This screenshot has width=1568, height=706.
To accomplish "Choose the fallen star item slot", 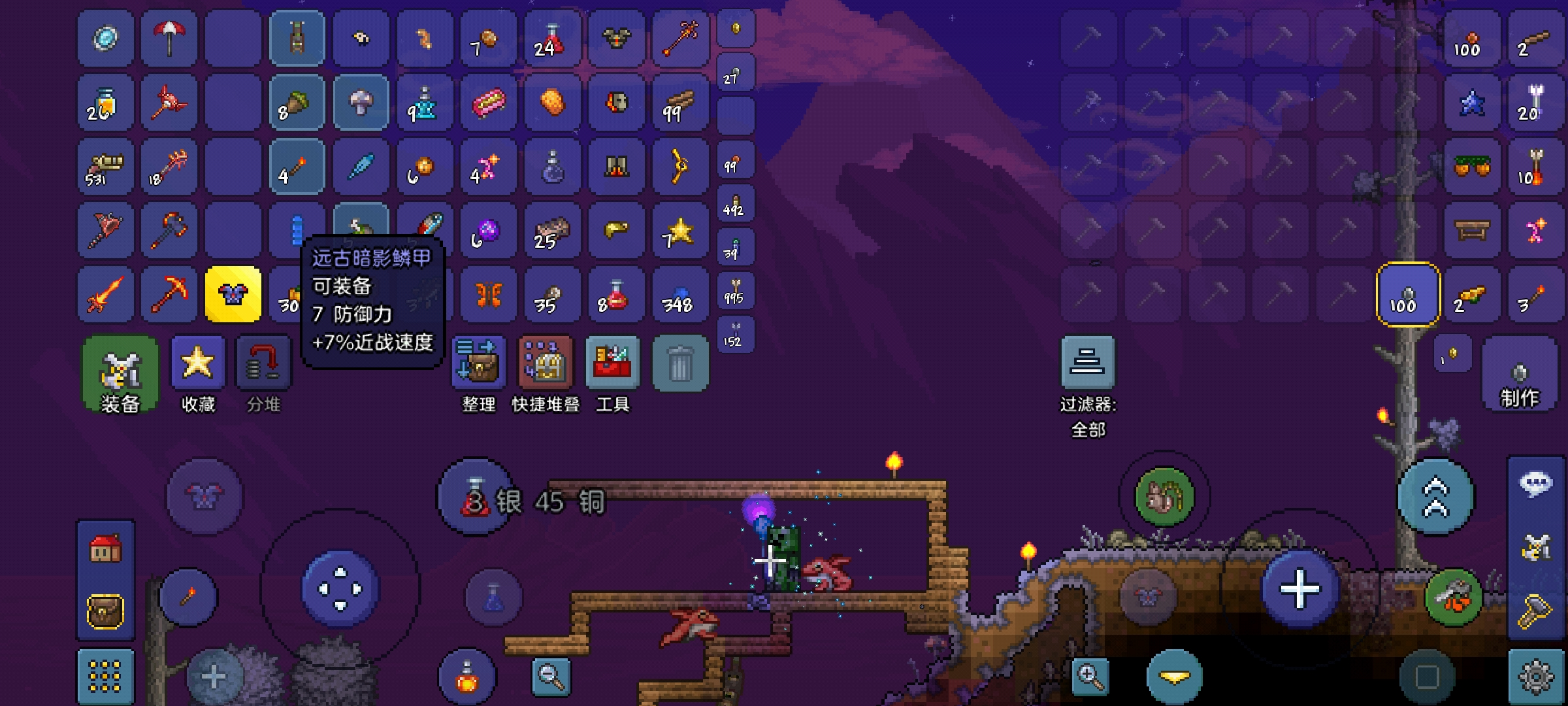I will (x=679, y=231).
